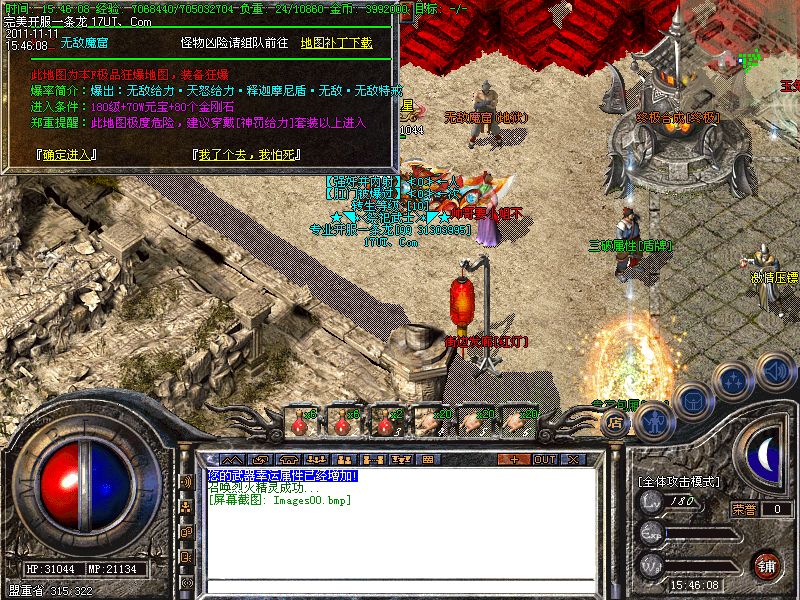The width and height of the screenshot is (800, 600).
Task: Use the third red potion slot with x2
Action: coord(386,420)
